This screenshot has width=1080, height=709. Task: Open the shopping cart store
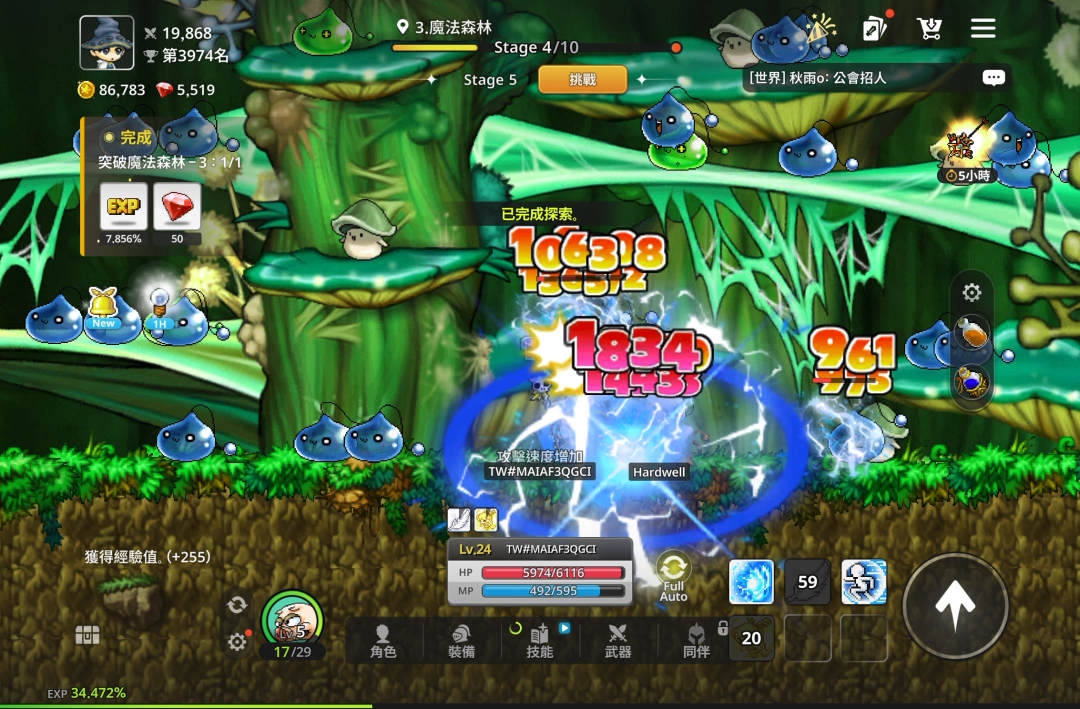930,28
